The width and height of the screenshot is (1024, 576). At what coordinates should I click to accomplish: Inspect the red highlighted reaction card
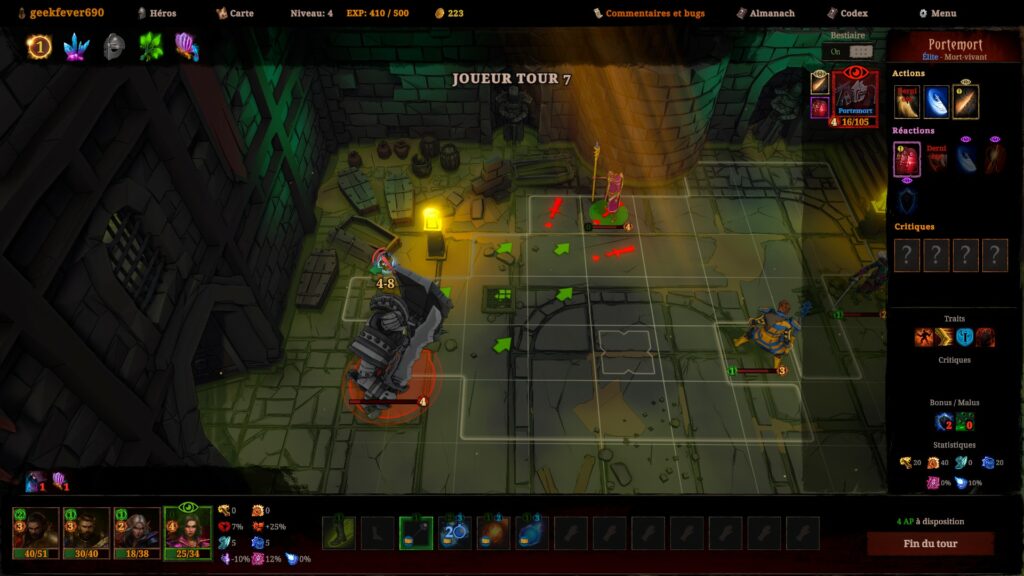(x=907, y=159)
